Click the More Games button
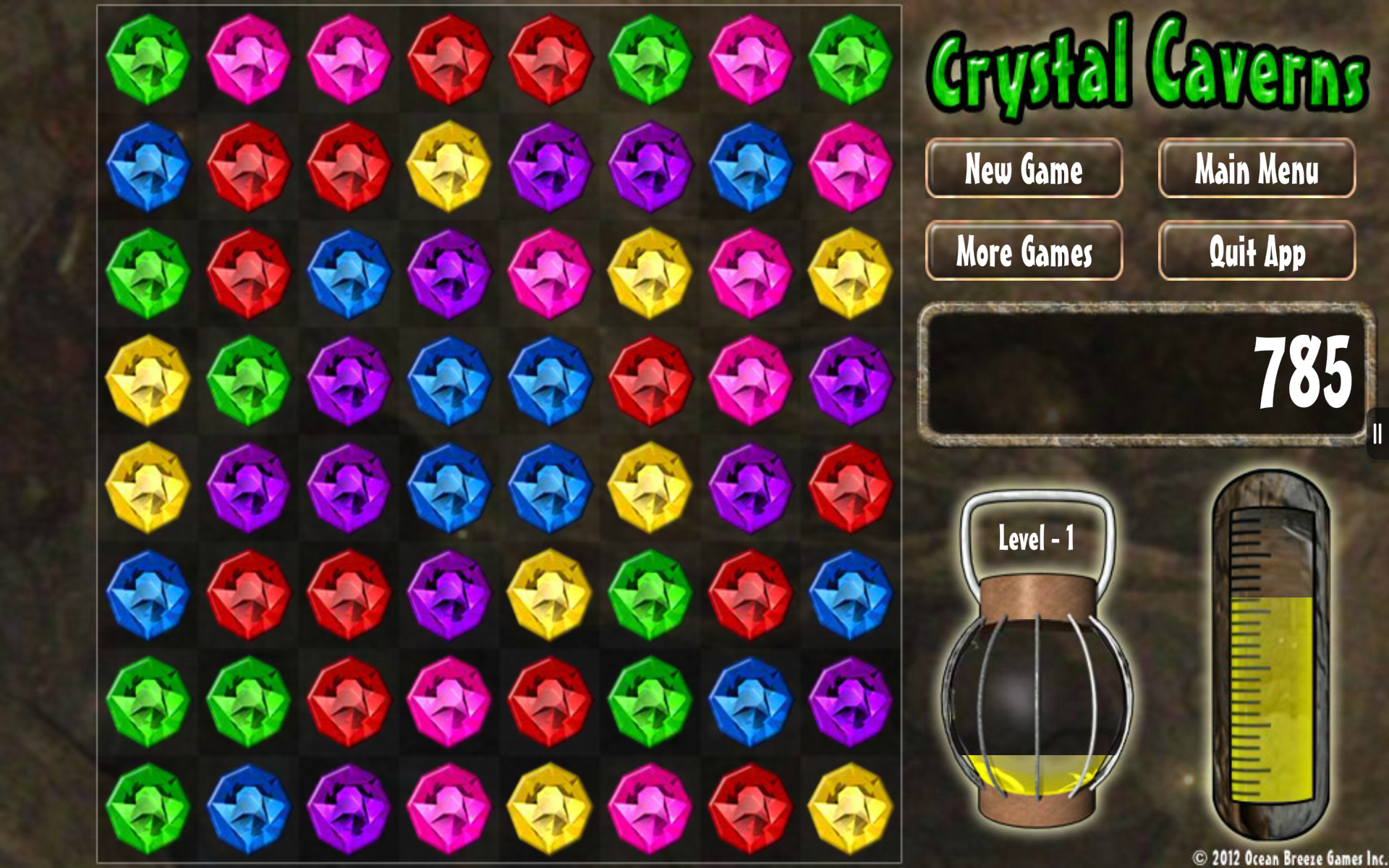1389x868 pixels. pos(1024,252)
